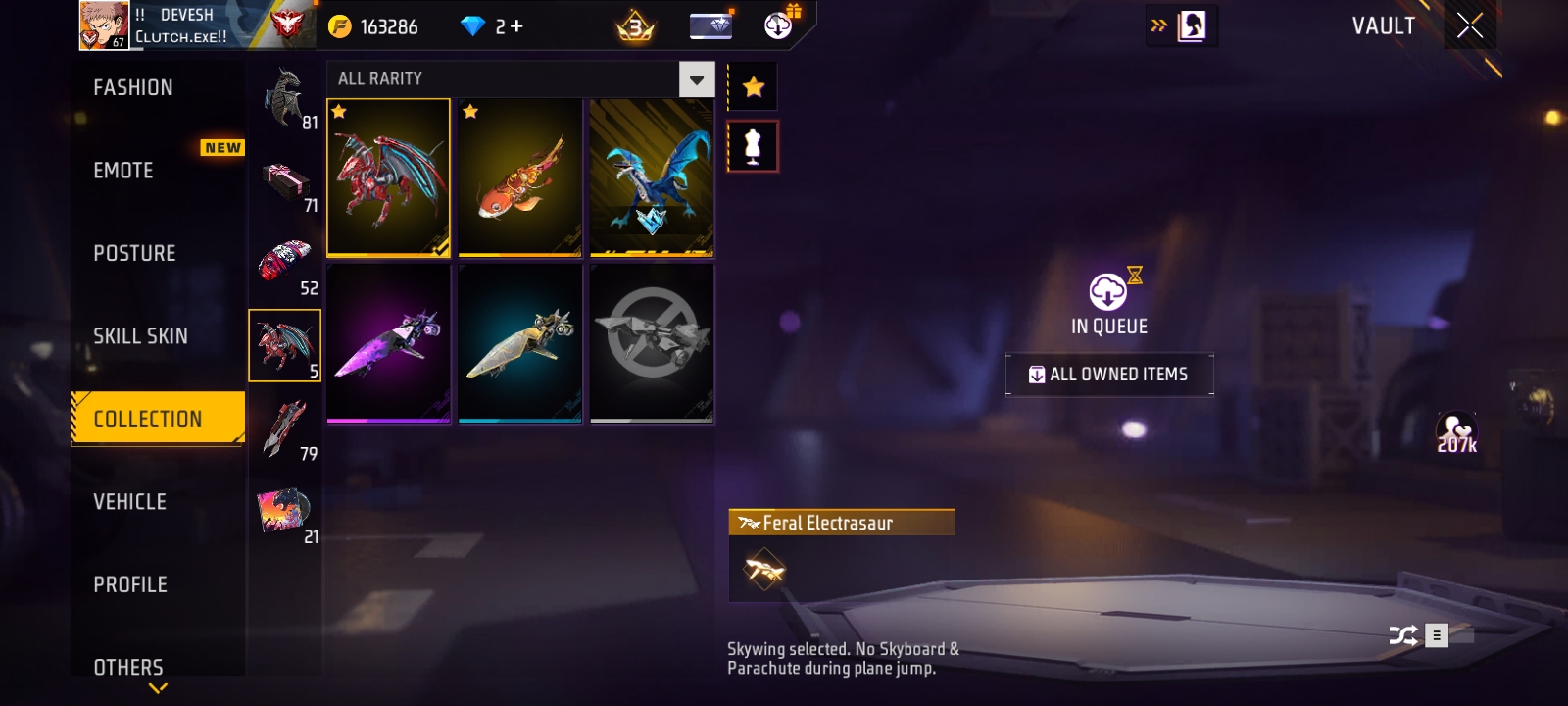Open the All Rarity dropdown

[696, 79]
